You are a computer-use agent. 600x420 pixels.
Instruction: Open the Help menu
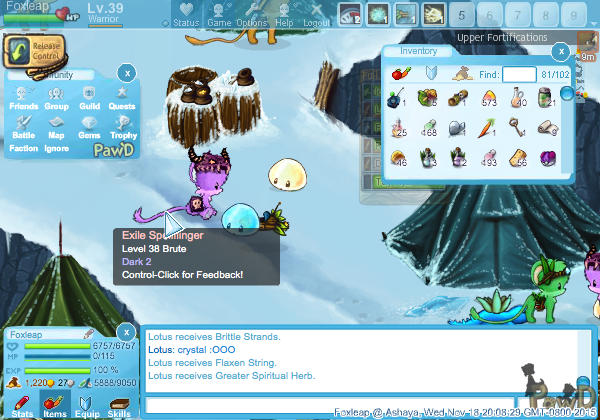(x=284, y=16)
